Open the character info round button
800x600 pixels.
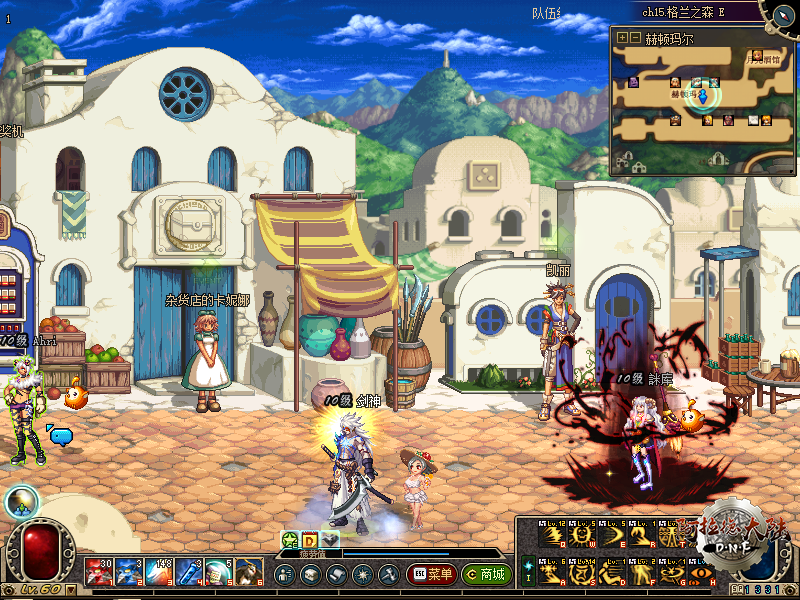point(285,575)
